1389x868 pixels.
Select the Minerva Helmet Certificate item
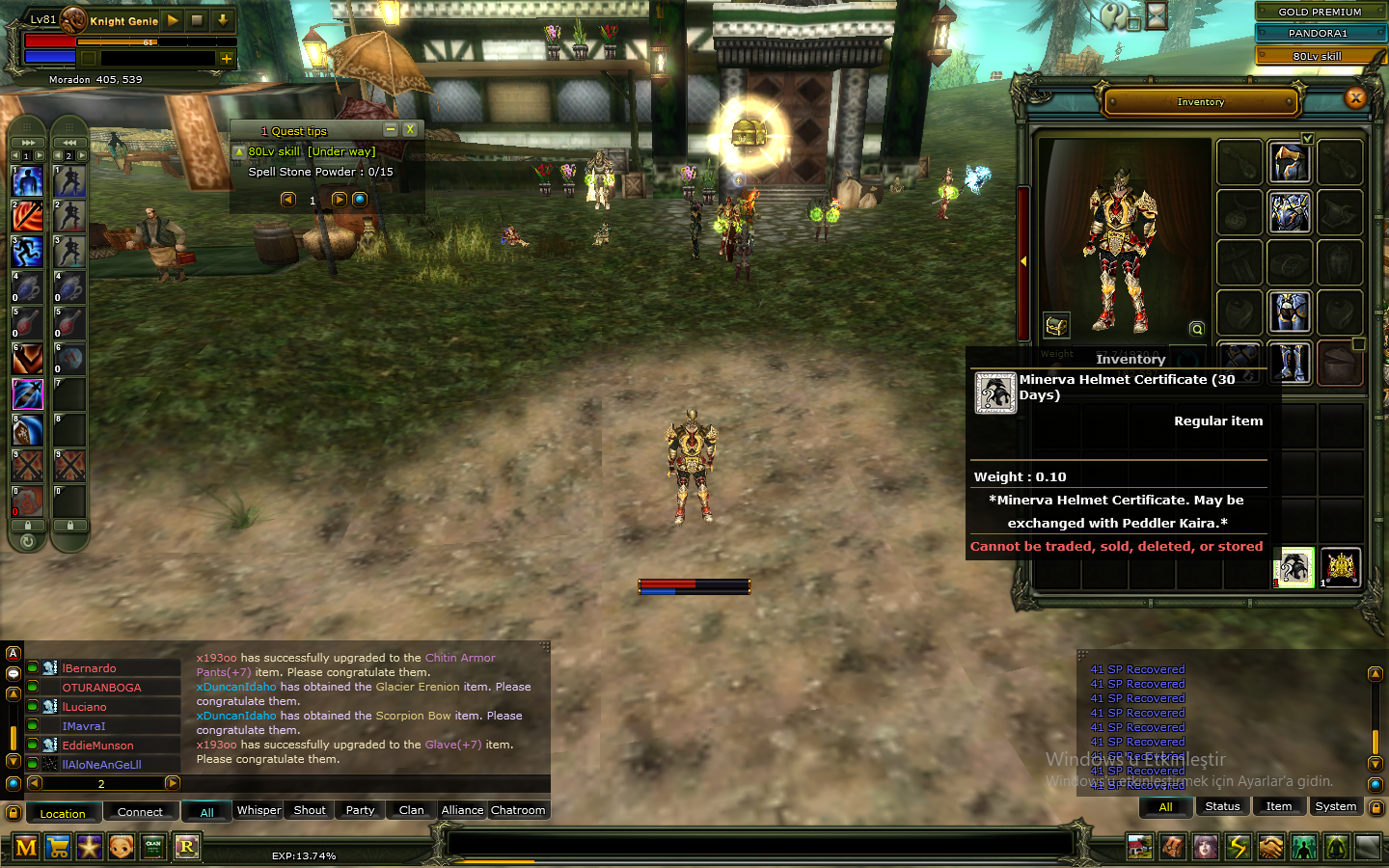(x=1294, y=567)
